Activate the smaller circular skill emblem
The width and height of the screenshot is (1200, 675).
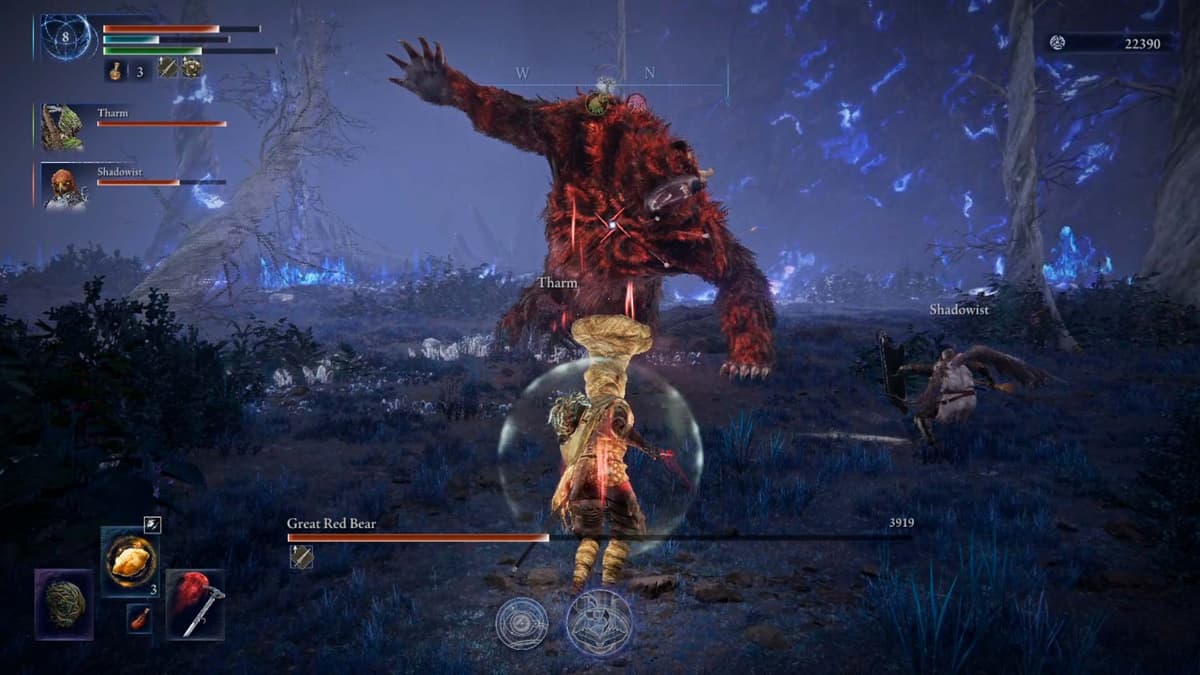(521, 622)
